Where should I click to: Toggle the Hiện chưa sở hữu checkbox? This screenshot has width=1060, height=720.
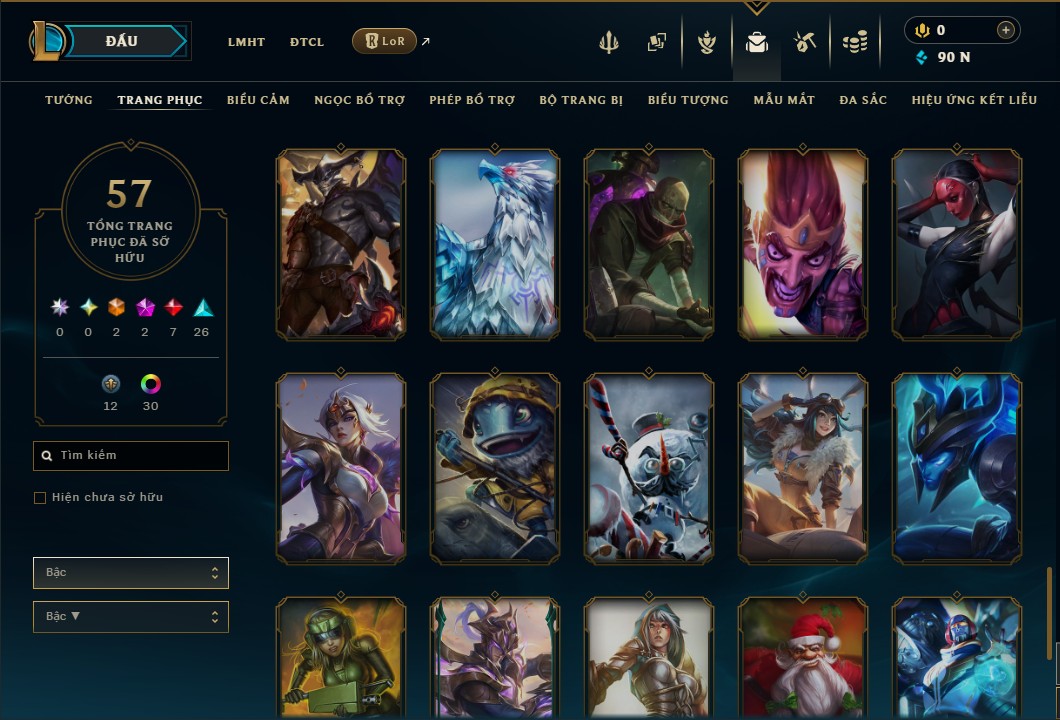tap(40, 498)
